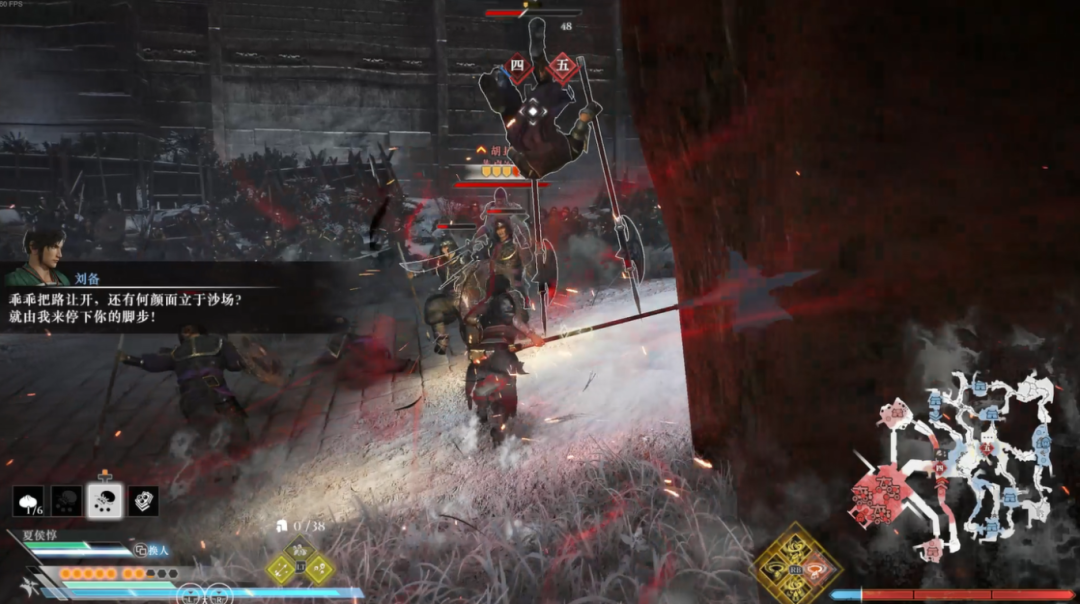Choose the highlighted item slot with white border

tap(105, 500)
